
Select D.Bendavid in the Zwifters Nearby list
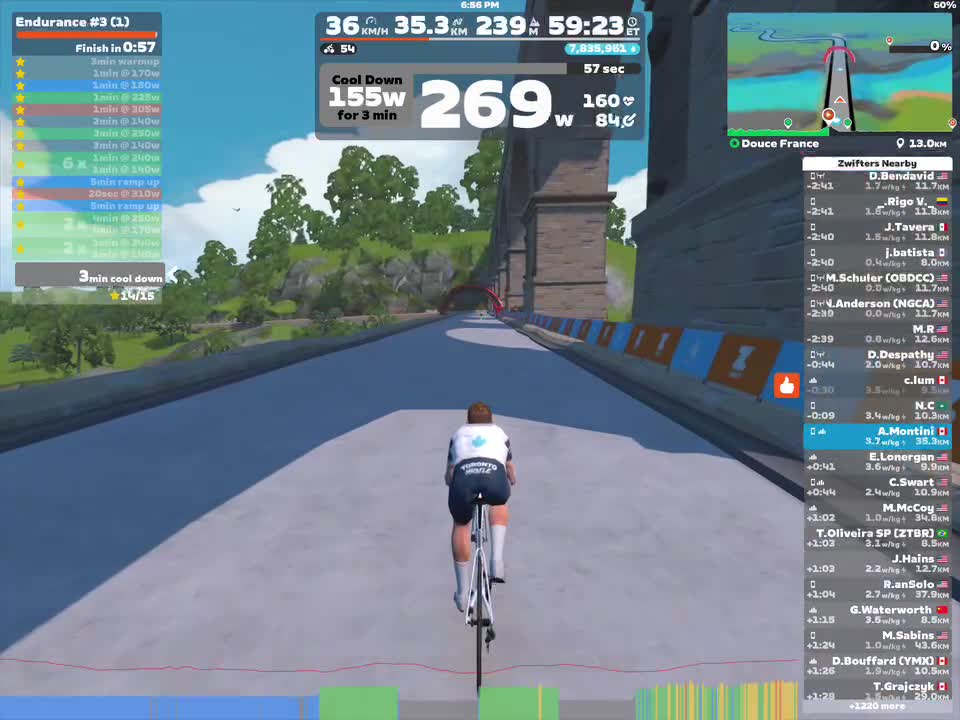877,181
